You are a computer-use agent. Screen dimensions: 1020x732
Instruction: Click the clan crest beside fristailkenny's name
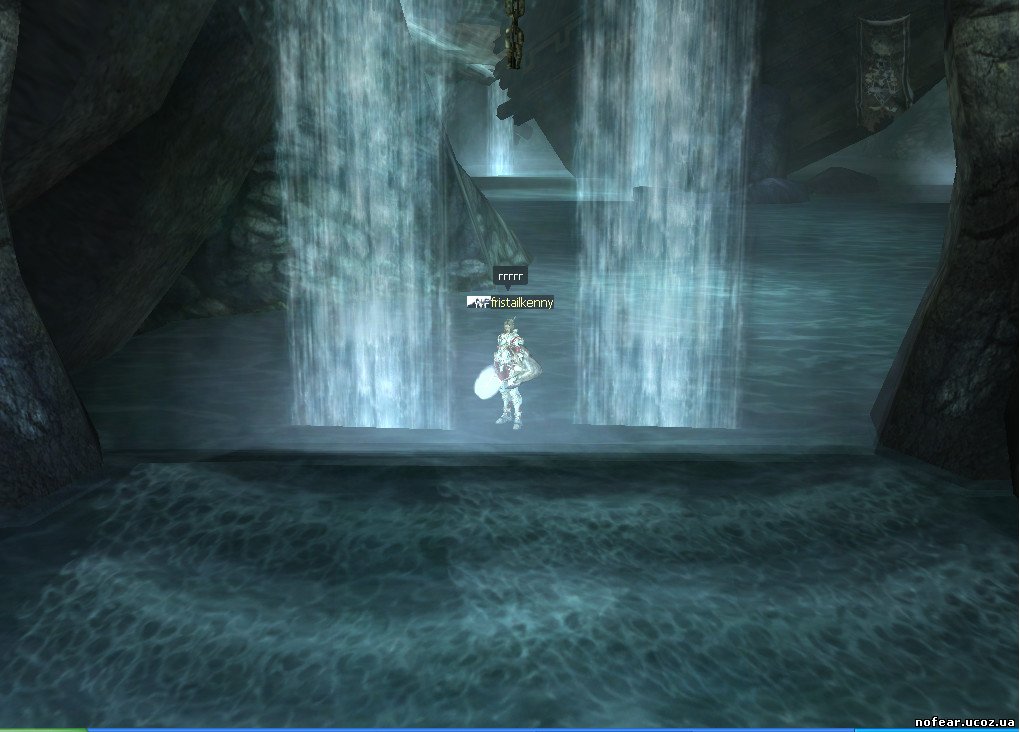tap(479, 302)
